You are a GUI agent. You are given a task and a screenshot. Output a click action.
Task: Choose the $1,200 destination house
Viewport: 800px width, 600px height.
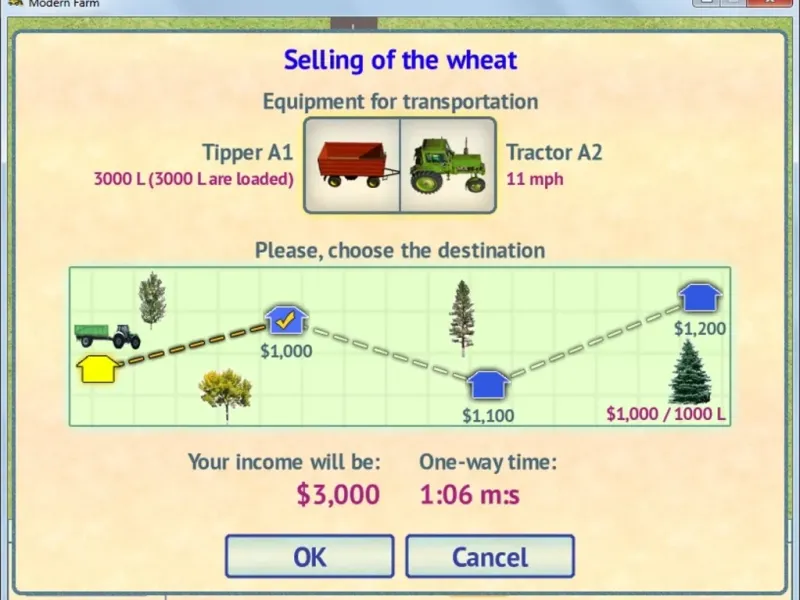pyautogui.click(x=700, y=297)
